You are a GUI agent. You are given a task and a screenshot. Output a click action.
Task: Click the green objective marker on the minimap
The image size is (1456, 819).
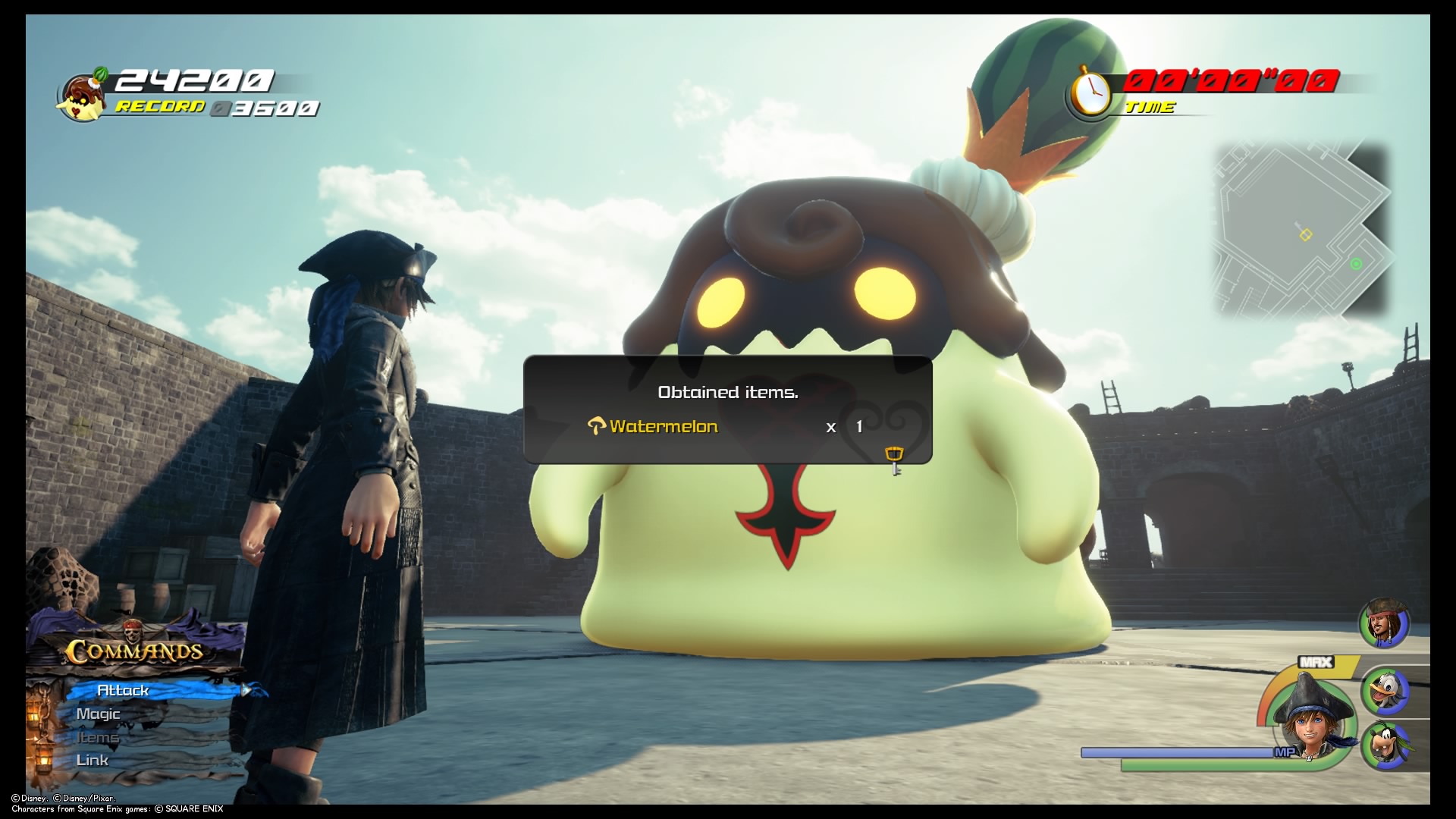[1356, 264]
